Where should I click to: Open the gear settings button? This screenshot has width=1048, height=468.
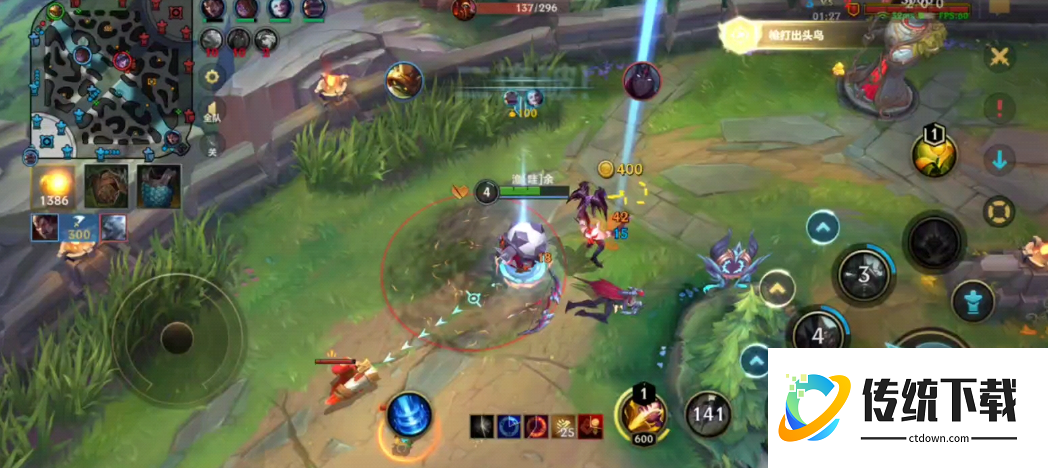(x=211, y=76)
